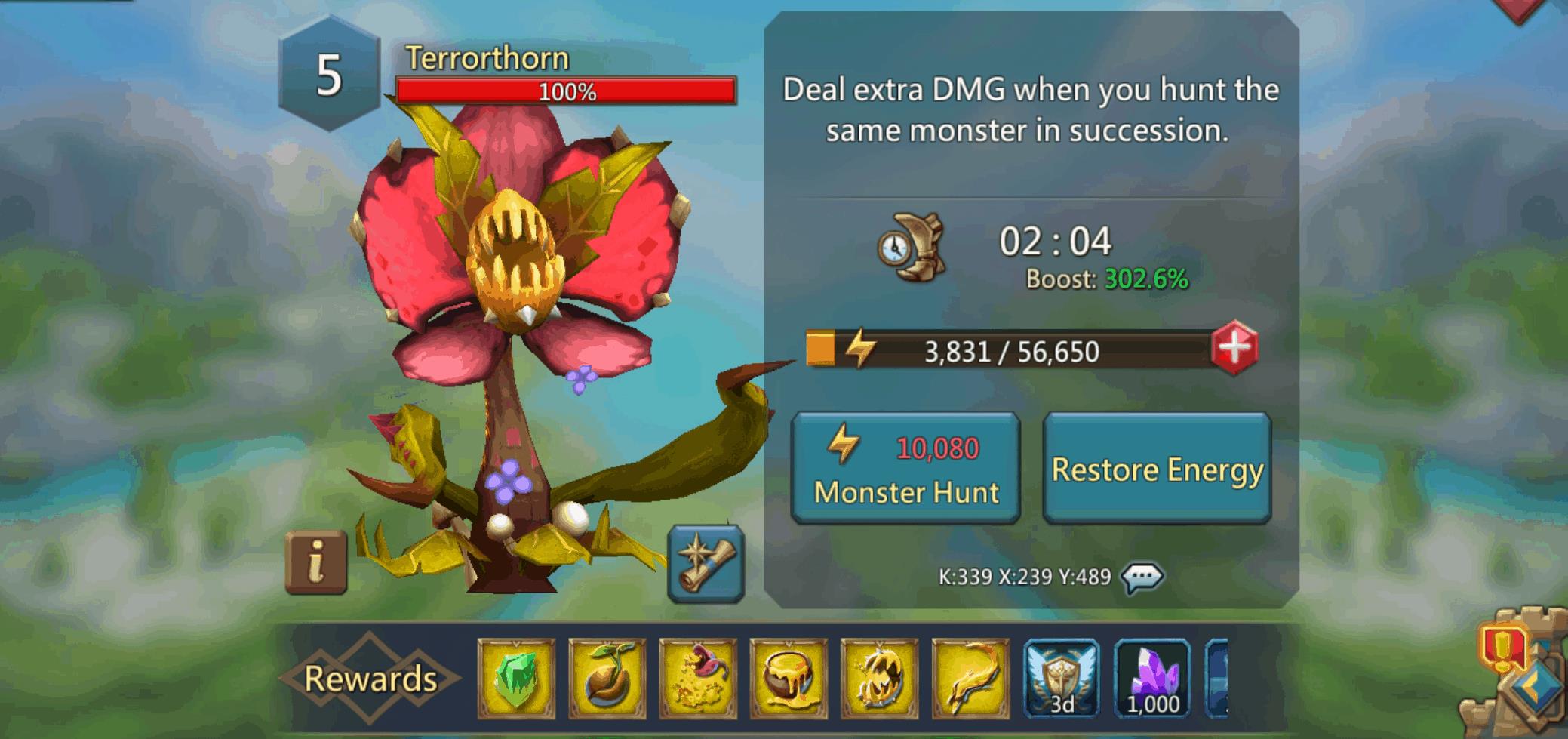Inspect the 1,000 purple crystal reward
The image size is (1568, 739).
[1152, 678]
